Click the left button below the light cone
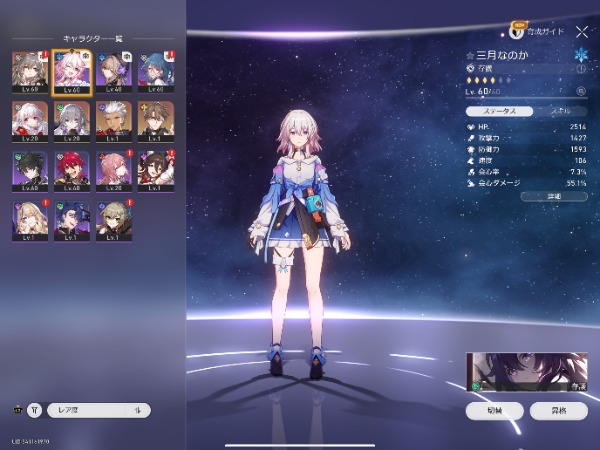600x450 pixels. [x=494, y=410]
